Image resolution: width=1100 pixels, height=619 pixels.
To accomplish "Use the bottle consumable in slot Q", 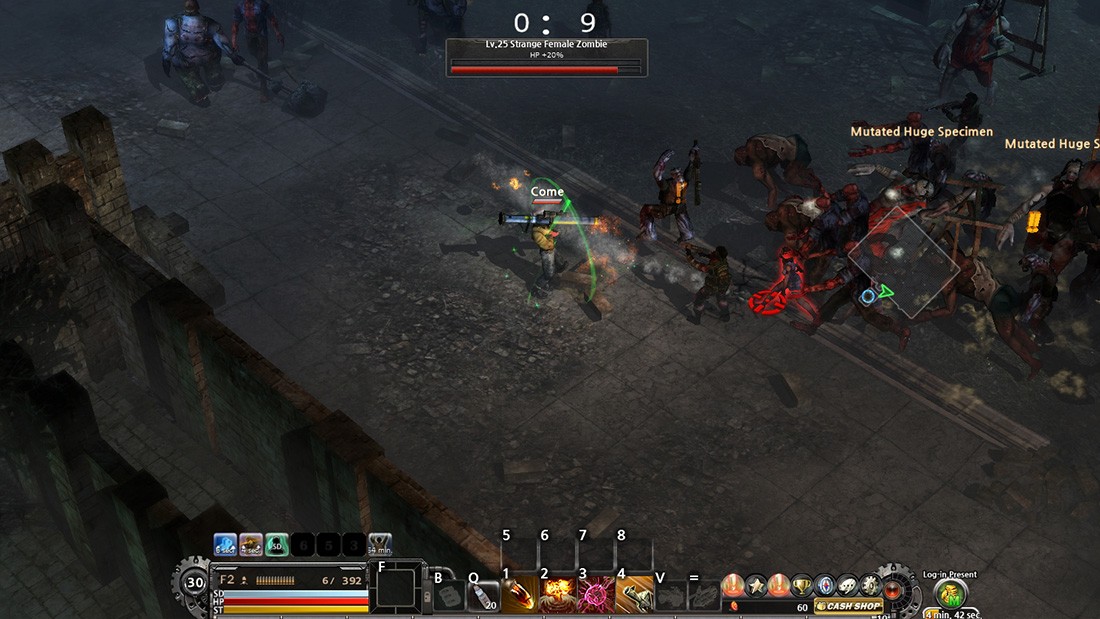I will tap(483, 596).
